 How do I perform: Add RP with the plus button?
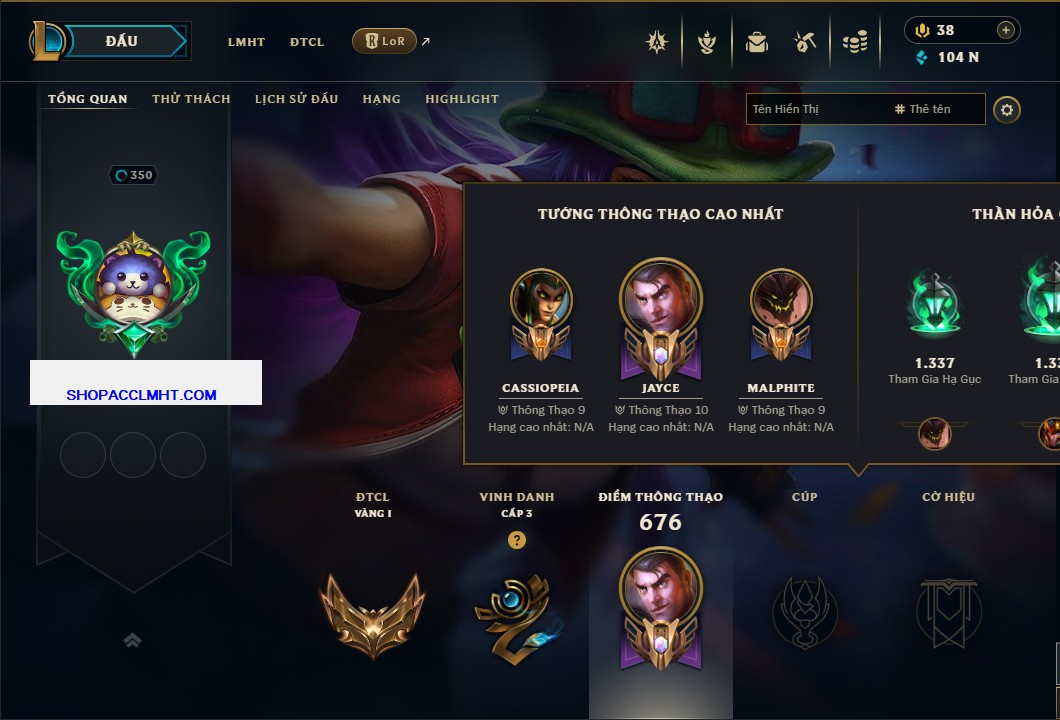(1005, 30)
